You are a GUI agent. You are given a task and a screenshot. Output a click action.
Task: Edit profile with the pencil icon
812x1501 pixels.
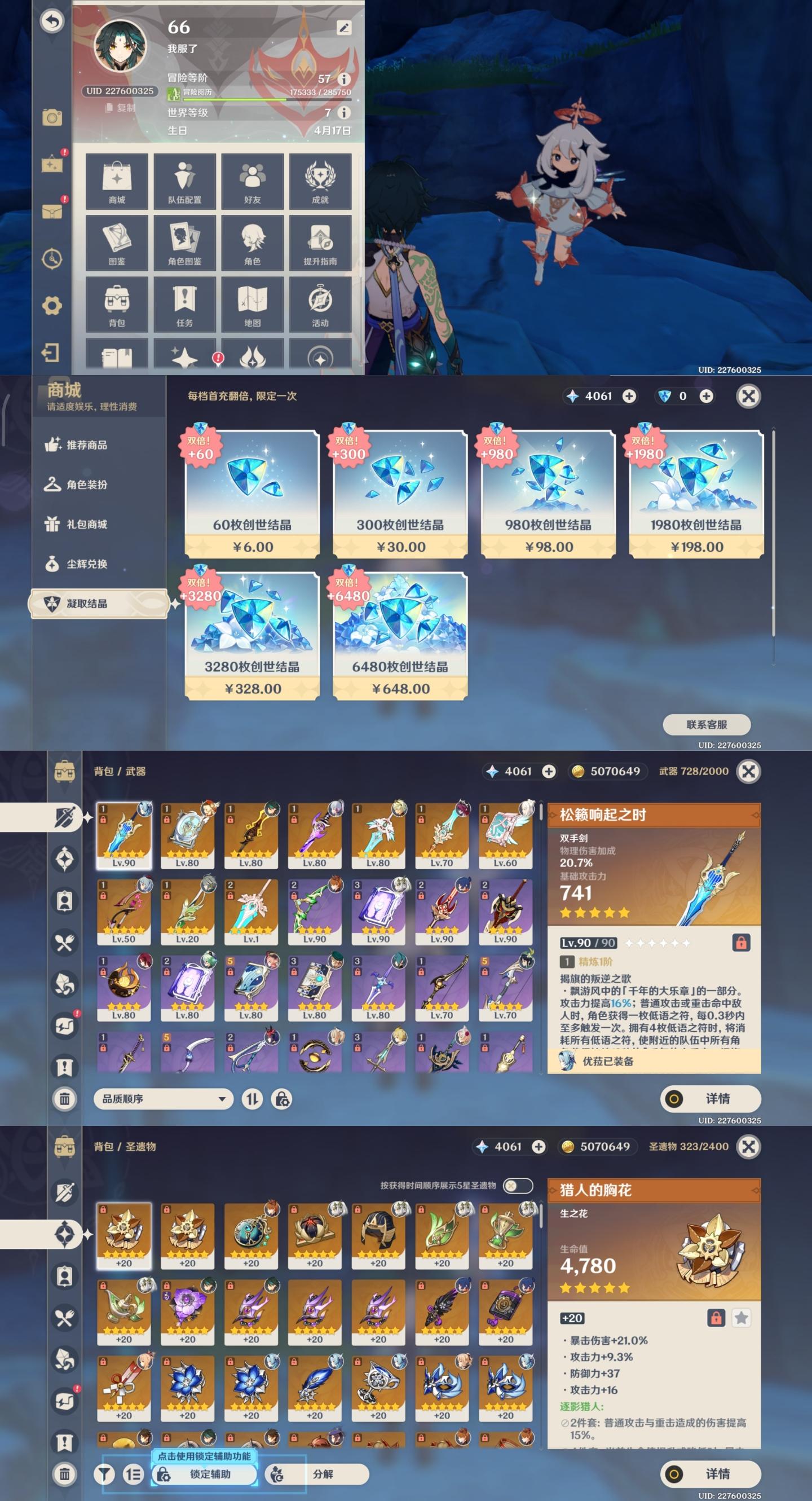coord(343,28)
